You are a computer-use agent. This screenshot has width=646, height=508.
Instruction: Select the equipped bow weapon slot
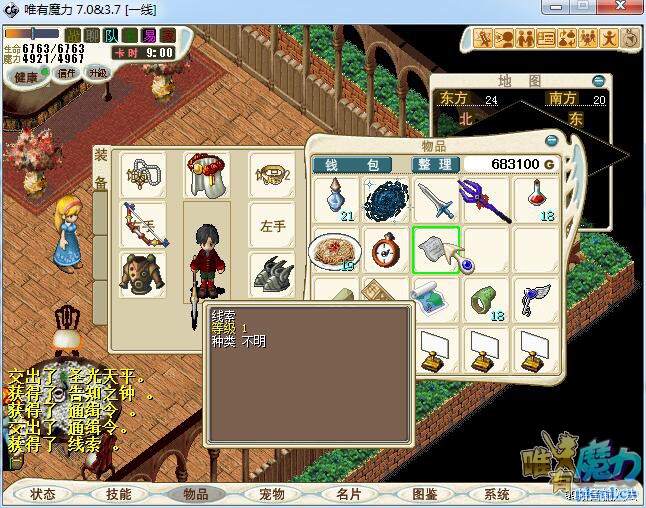pos(143,224)
